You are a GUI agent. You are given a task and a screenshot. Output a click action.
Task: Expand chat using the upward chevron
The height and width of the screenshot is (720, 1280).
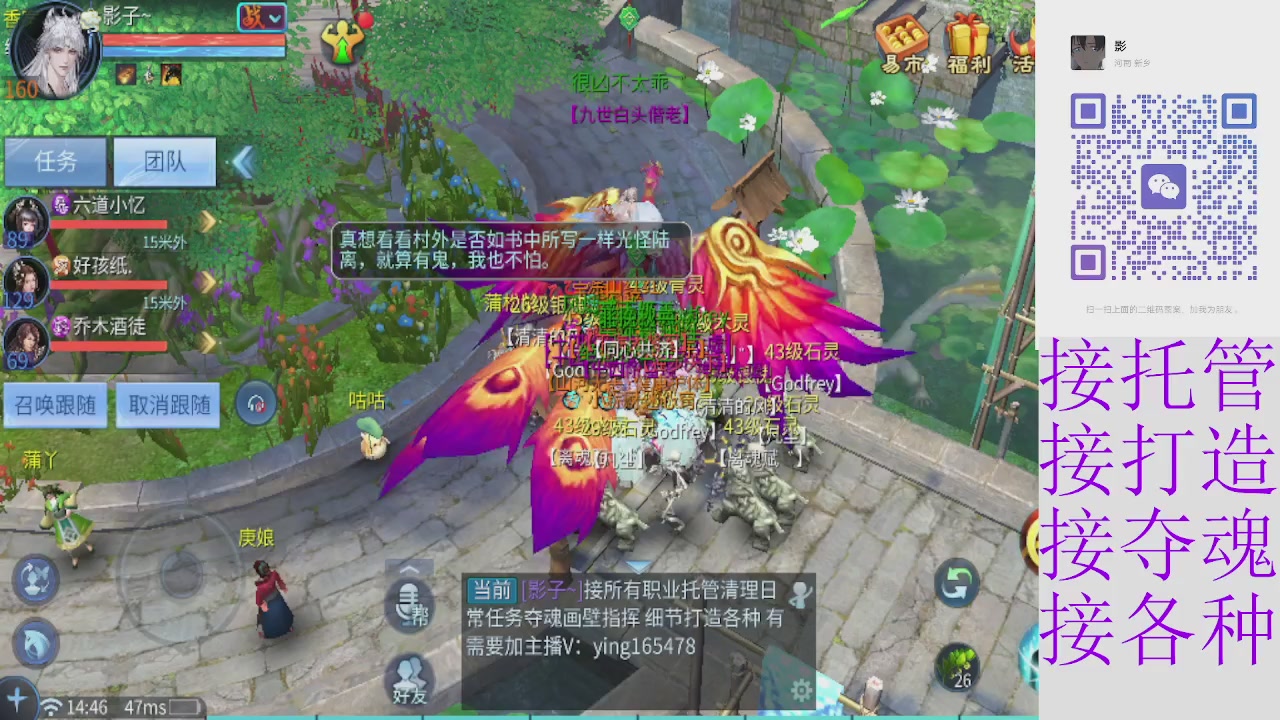[410, 567]
